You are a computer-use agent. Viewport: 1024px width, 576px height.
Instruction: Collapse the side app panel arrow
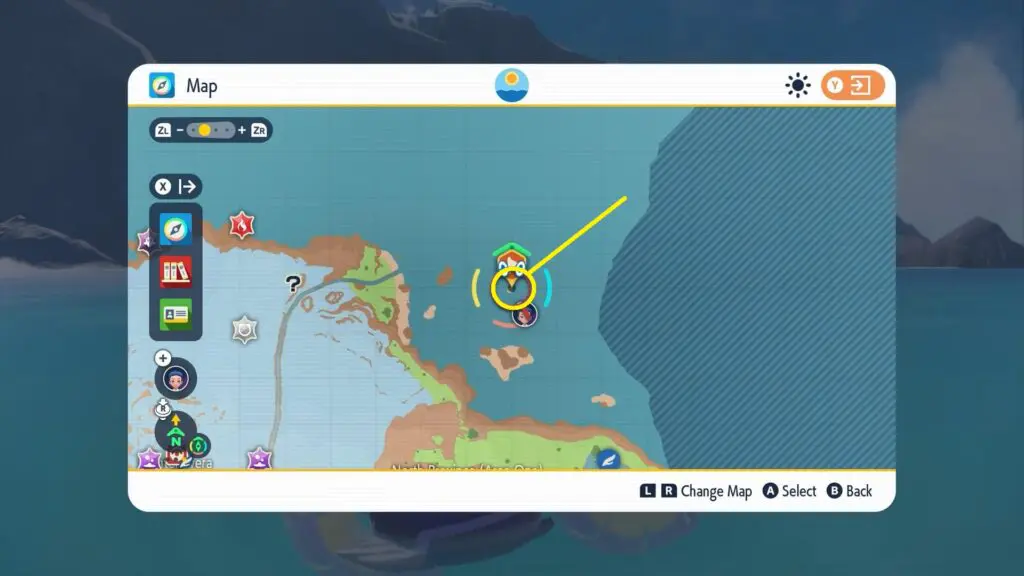(x=176, y=186)
